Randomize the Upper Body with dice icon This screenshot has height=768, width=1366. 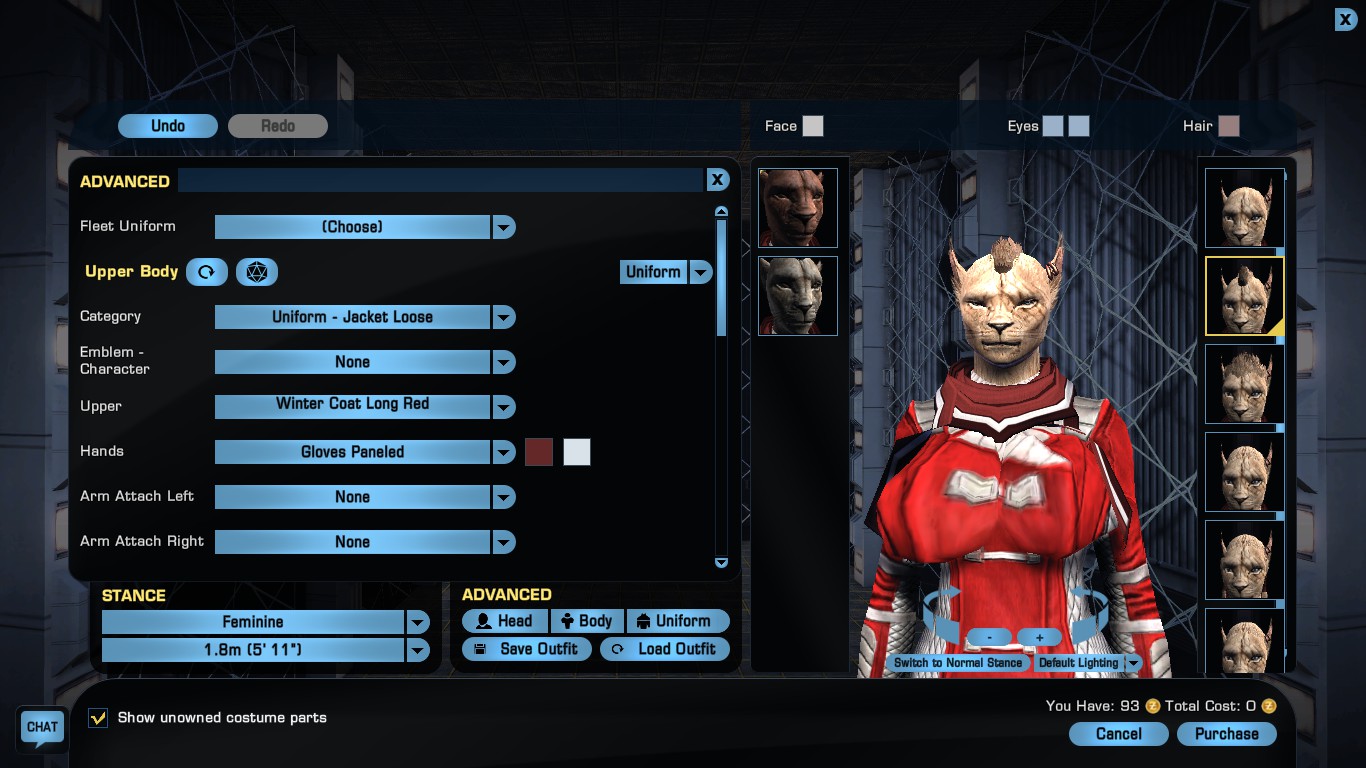coord(257,272)
